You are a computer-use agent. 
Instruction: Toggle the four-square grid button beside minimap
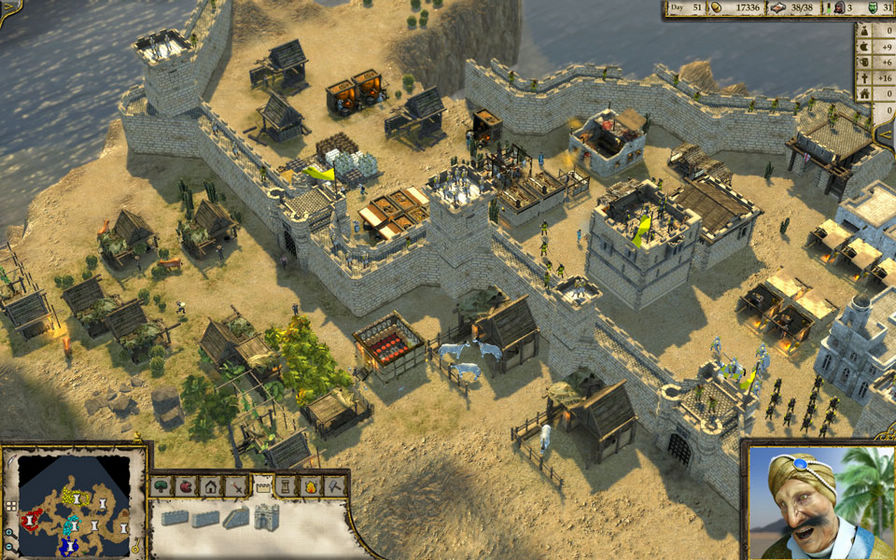click(10, 506)
